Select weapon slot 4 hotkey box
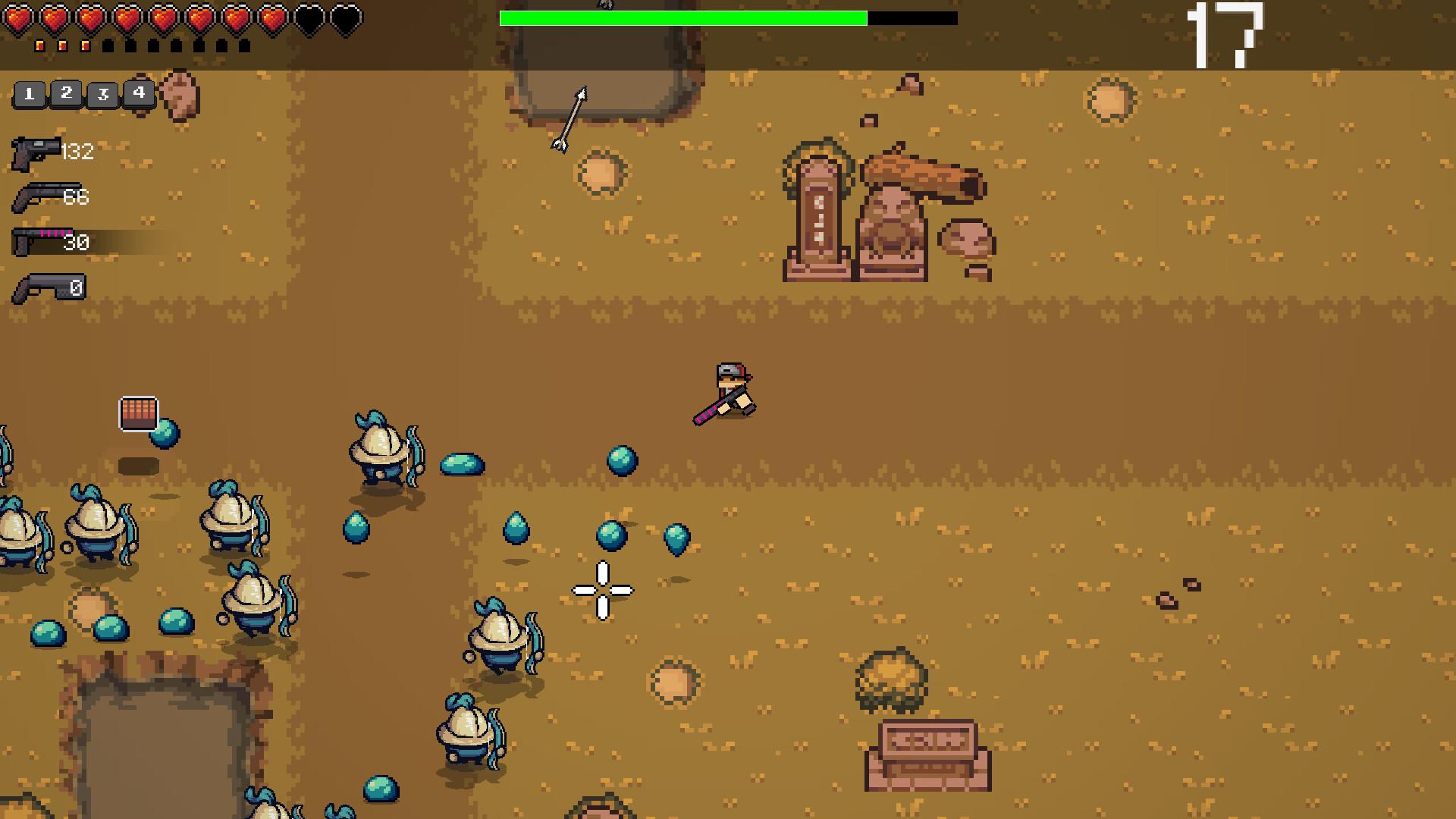Screen dimensions: 1456x819 point(138,94)
